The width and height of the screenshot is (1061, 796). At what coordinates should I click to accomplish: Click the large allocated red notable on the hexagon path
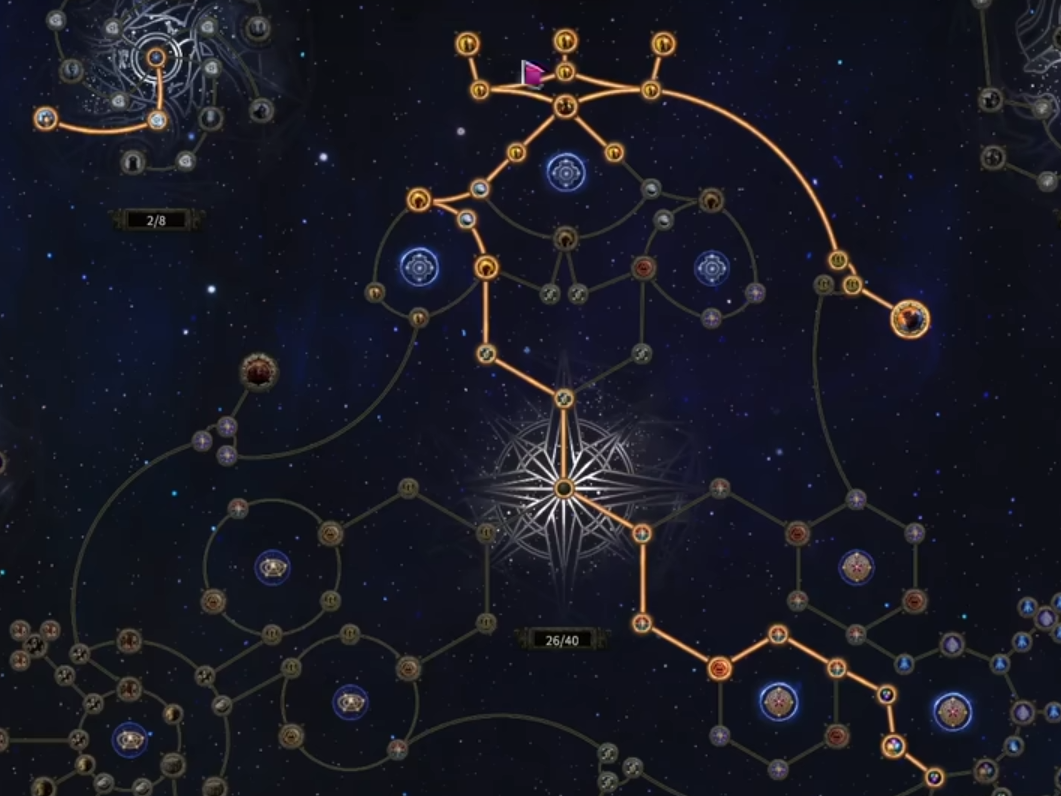click(719, 668)
